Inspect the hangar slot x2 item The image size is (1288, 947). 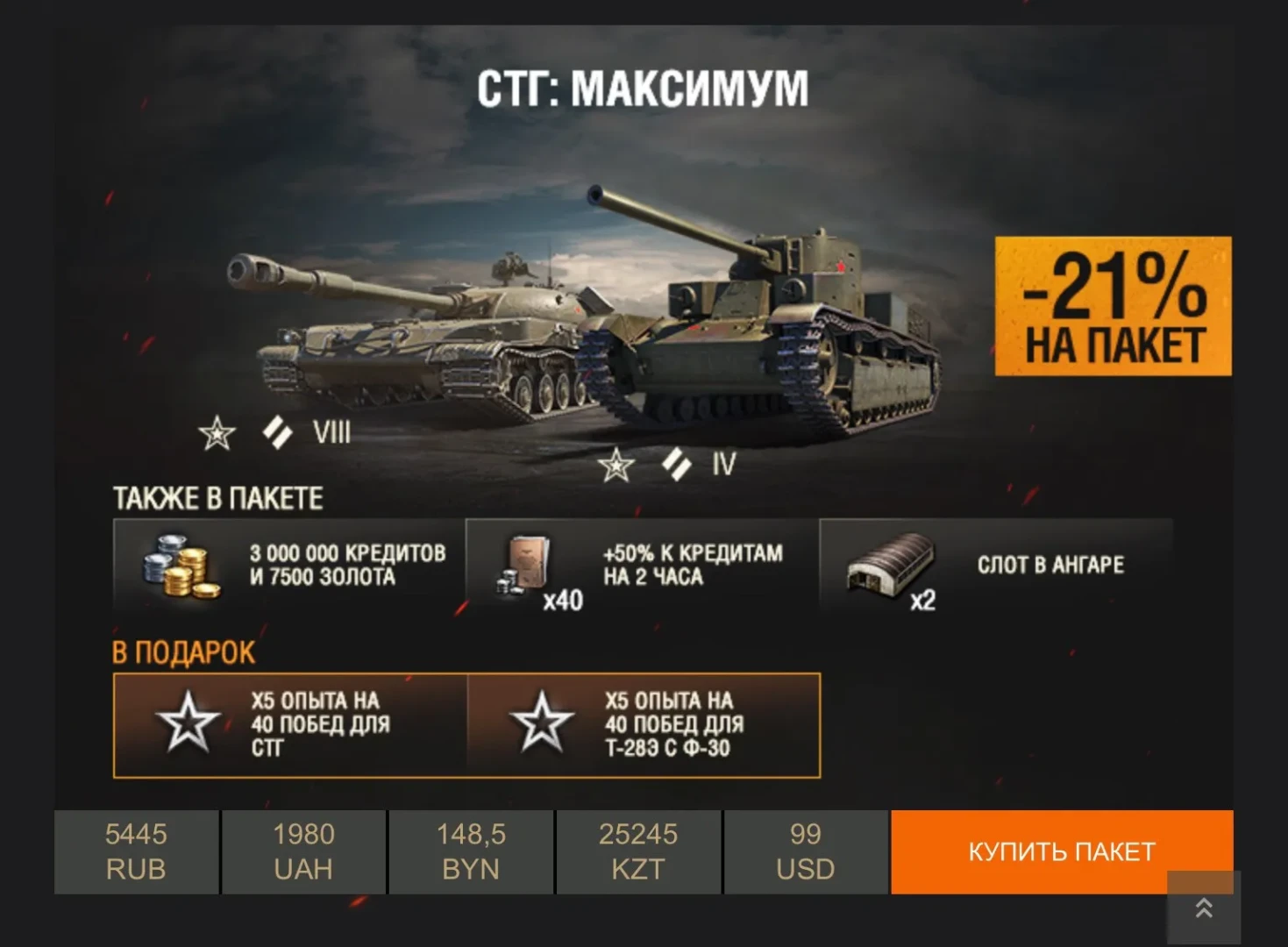tap(995, 566)
